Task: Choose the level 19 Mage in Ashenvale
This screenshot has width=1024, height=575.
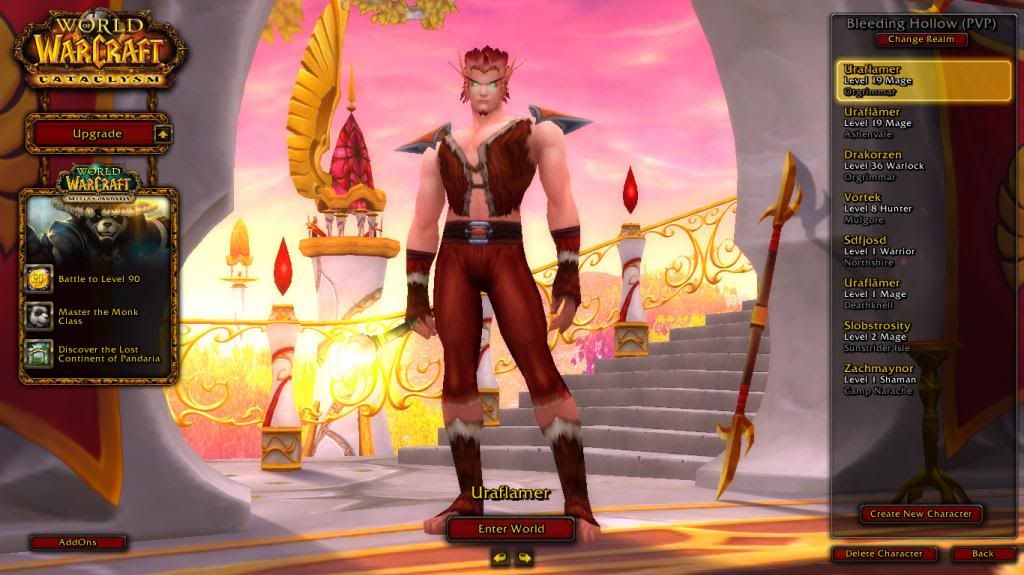Action: pos(909,122)
